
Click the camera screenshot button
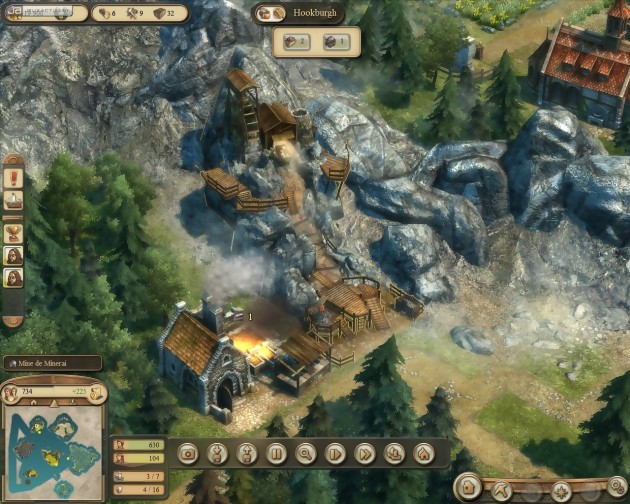pos(187,453)
